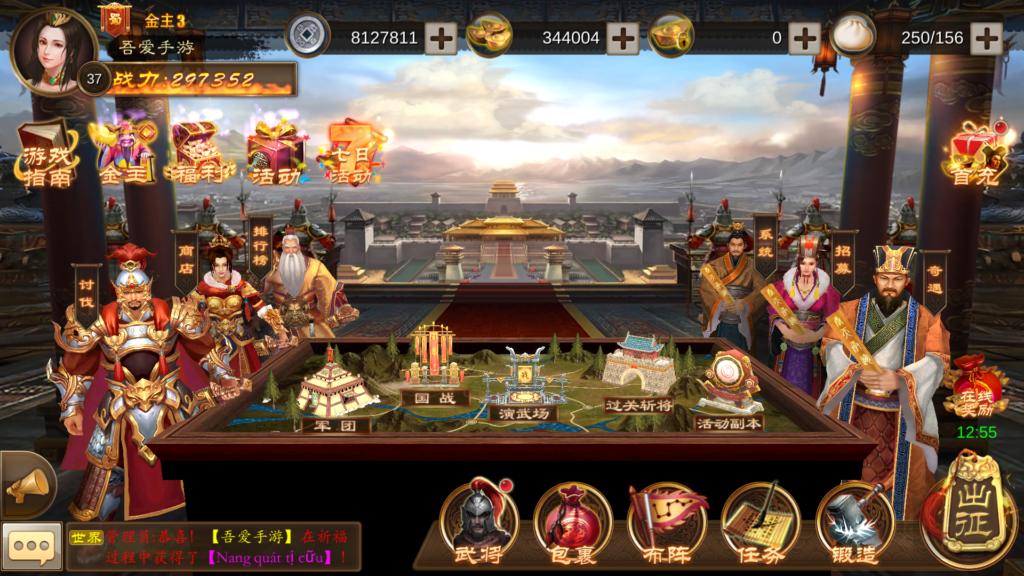1024x576 pixels.
Task: Open the chat bubble button
Action: [x=31, y=546]
